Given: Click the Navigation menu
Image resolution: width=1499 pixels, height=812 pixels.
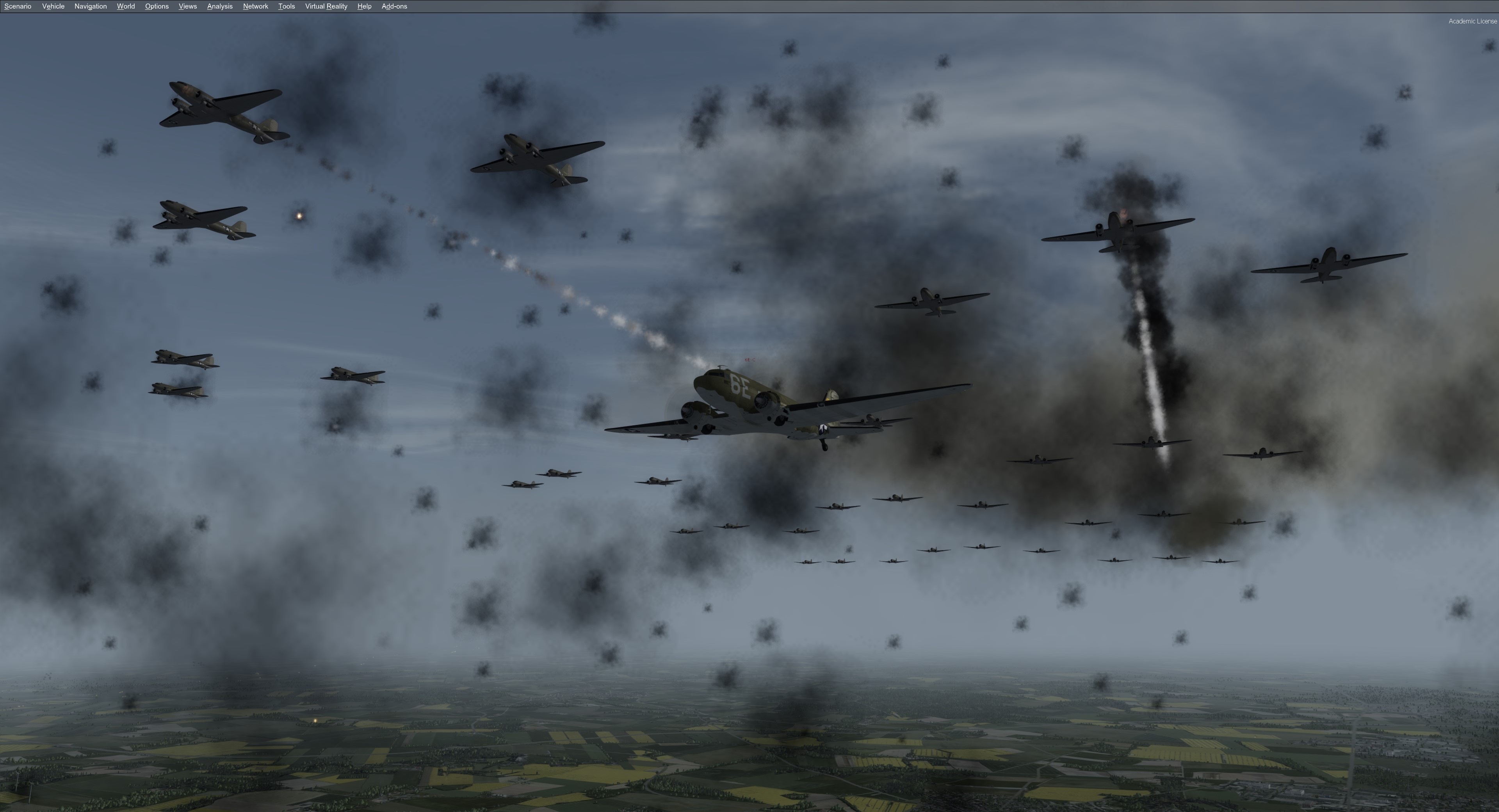Looking at the screenshot, I should pyautogui.click(x=90, y=6).
